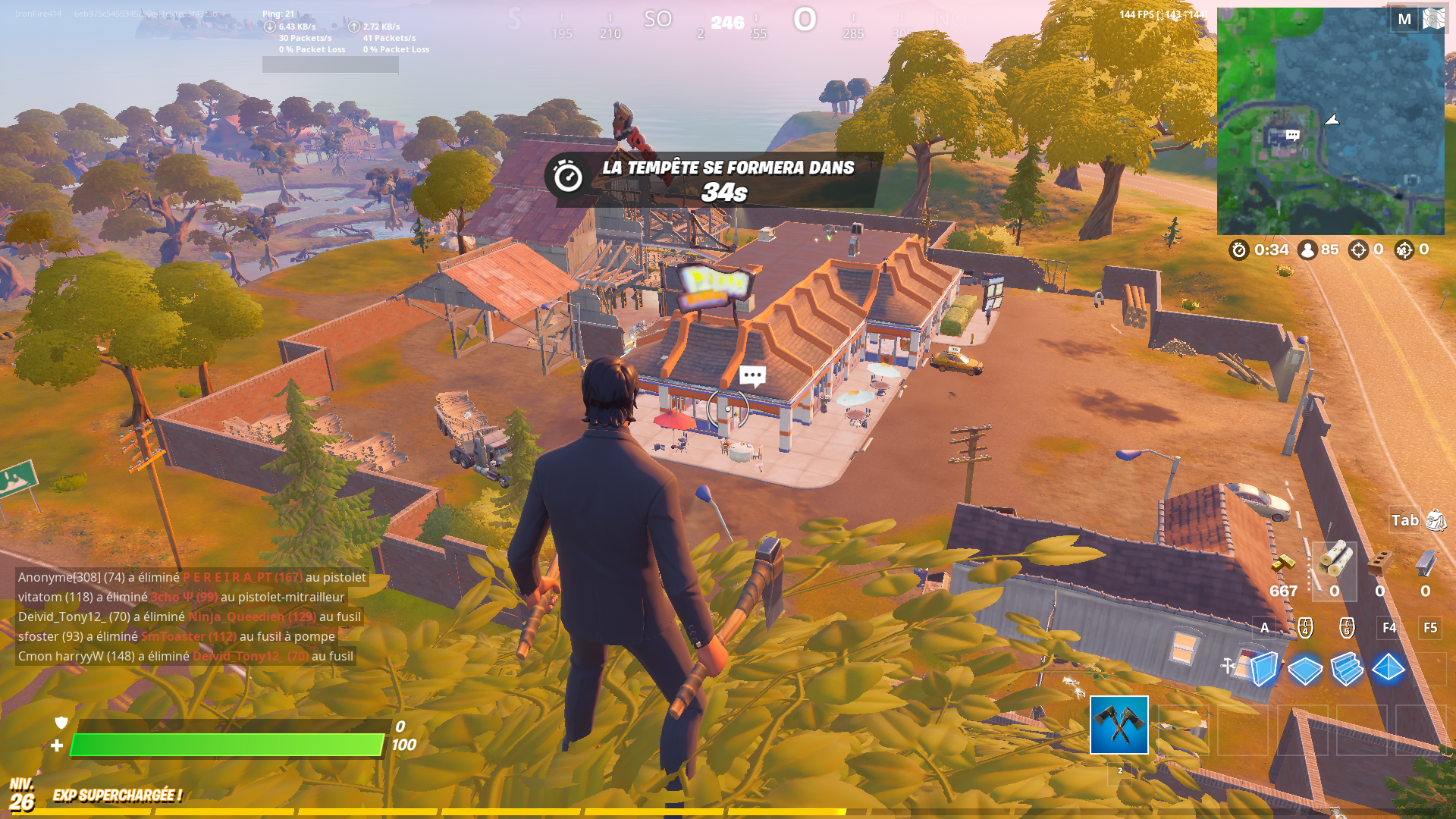Click the brick resource icon
1456x819 pixels.
coord(1381,562)
